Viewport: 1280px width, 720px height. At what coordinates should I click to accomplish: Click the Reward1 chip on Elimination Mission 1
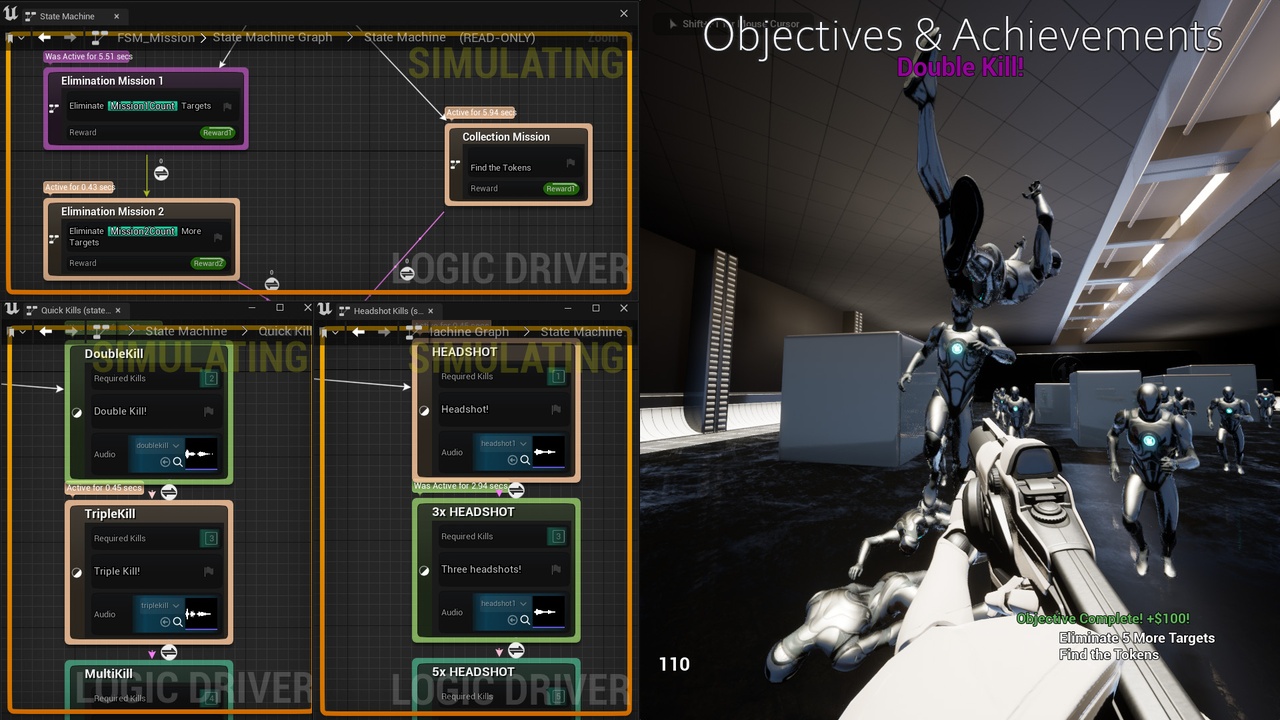tap(217, 132)
